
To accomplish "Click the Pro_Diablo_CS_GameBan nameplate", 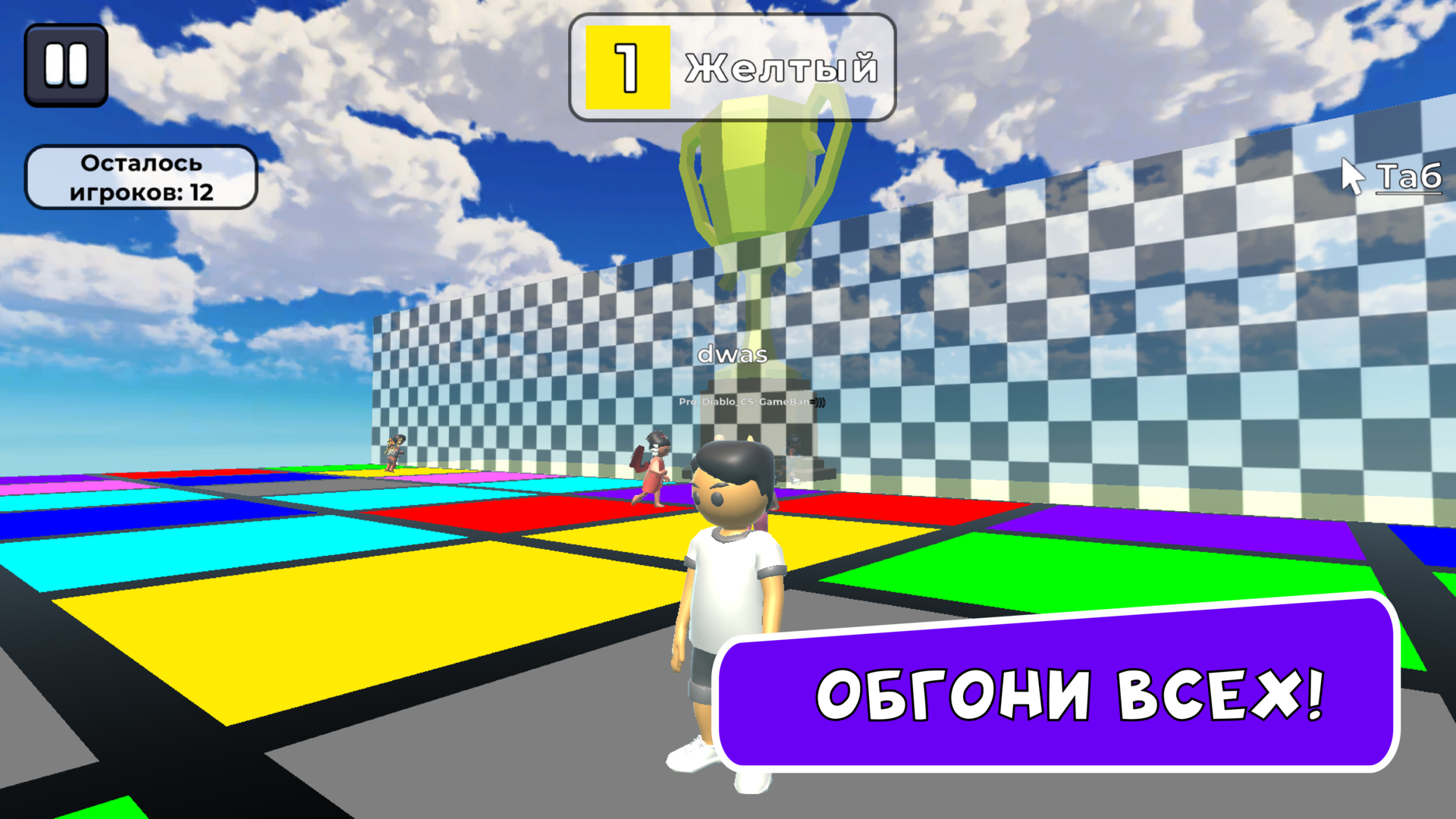I will click(747, 401).
